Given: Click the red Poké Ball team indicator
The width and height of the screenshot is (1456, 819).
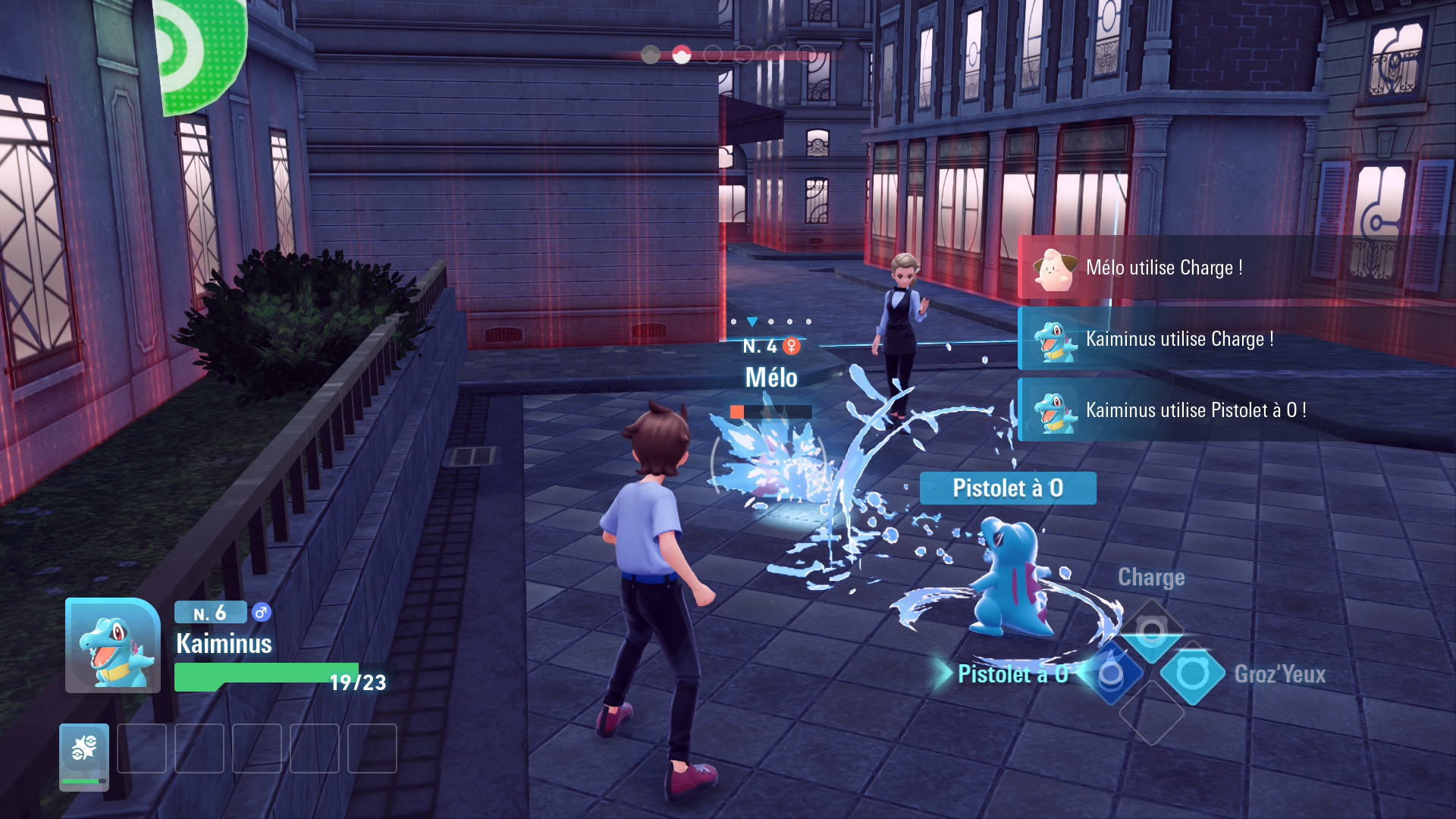Looking at the screenshot, I should (681, 55).
